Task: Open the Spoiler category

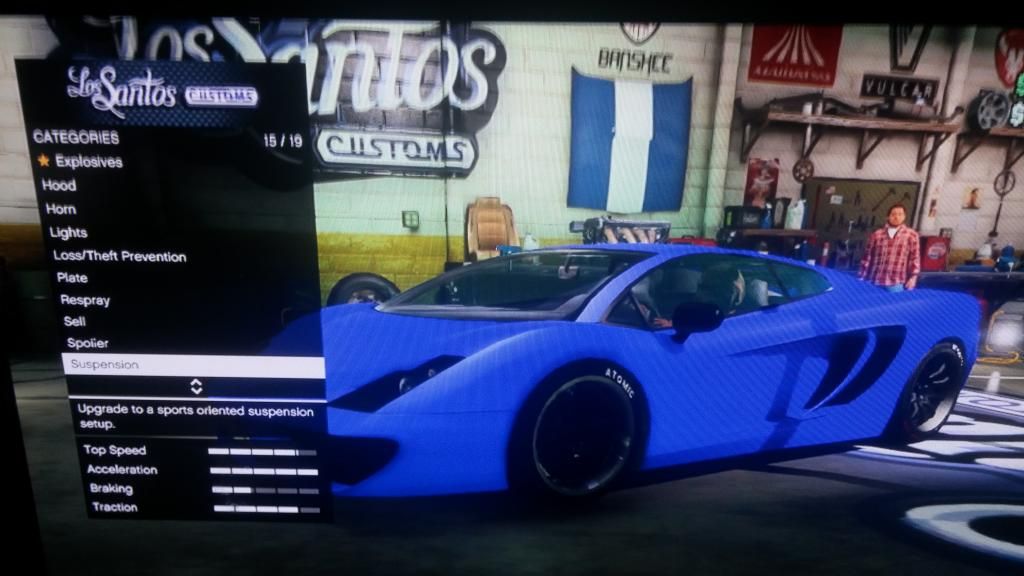Action: (87, 343)
